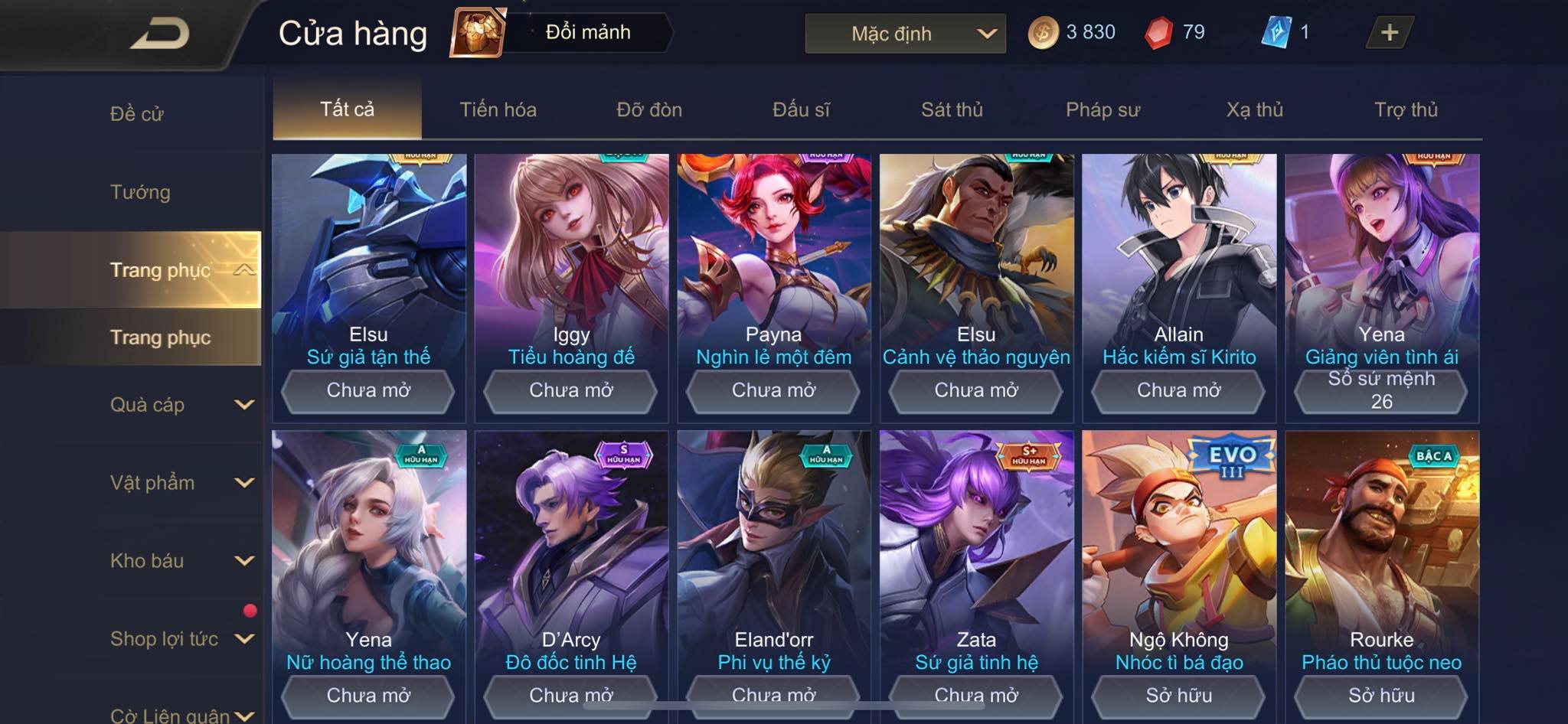This screenshot has height=724, width=1568.
Task: Open the Tướng shop section
Action: [140, 192]
